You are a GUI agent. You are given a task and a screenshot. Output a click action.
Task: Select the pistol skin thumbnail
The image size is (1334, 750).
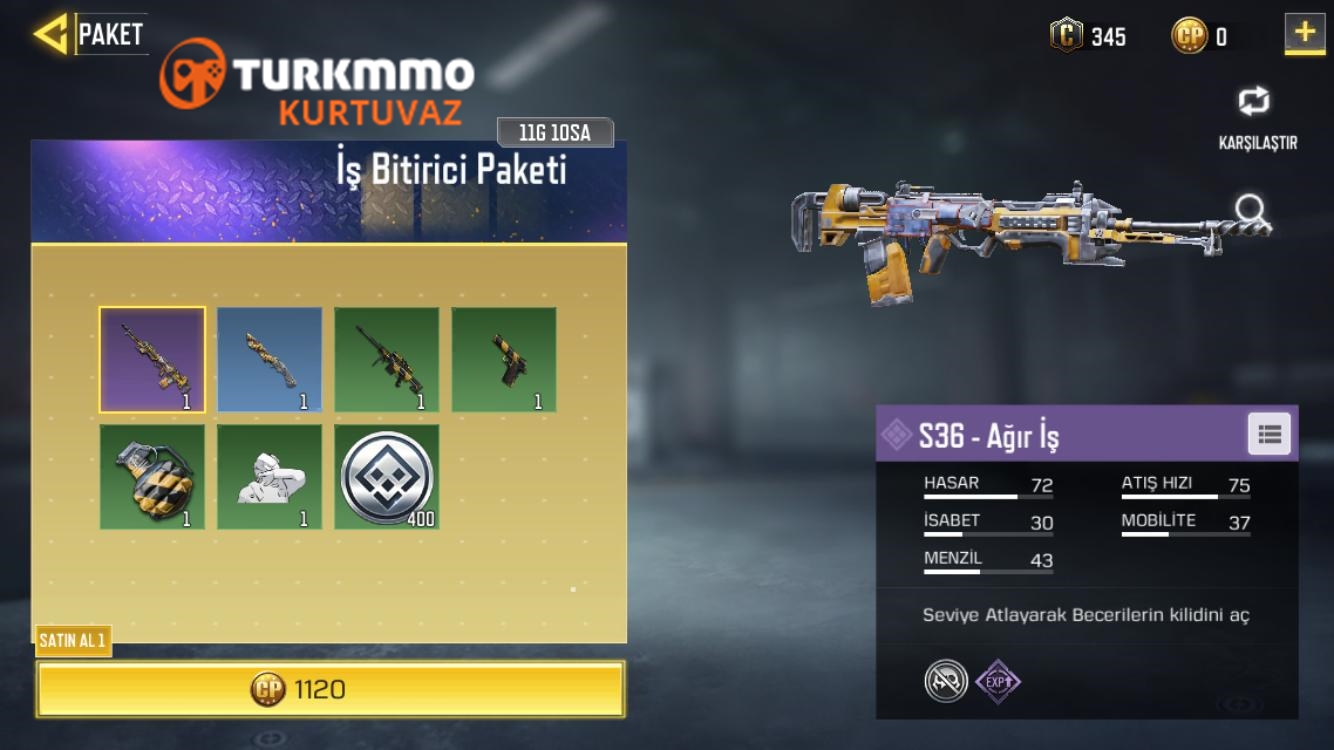504,358
